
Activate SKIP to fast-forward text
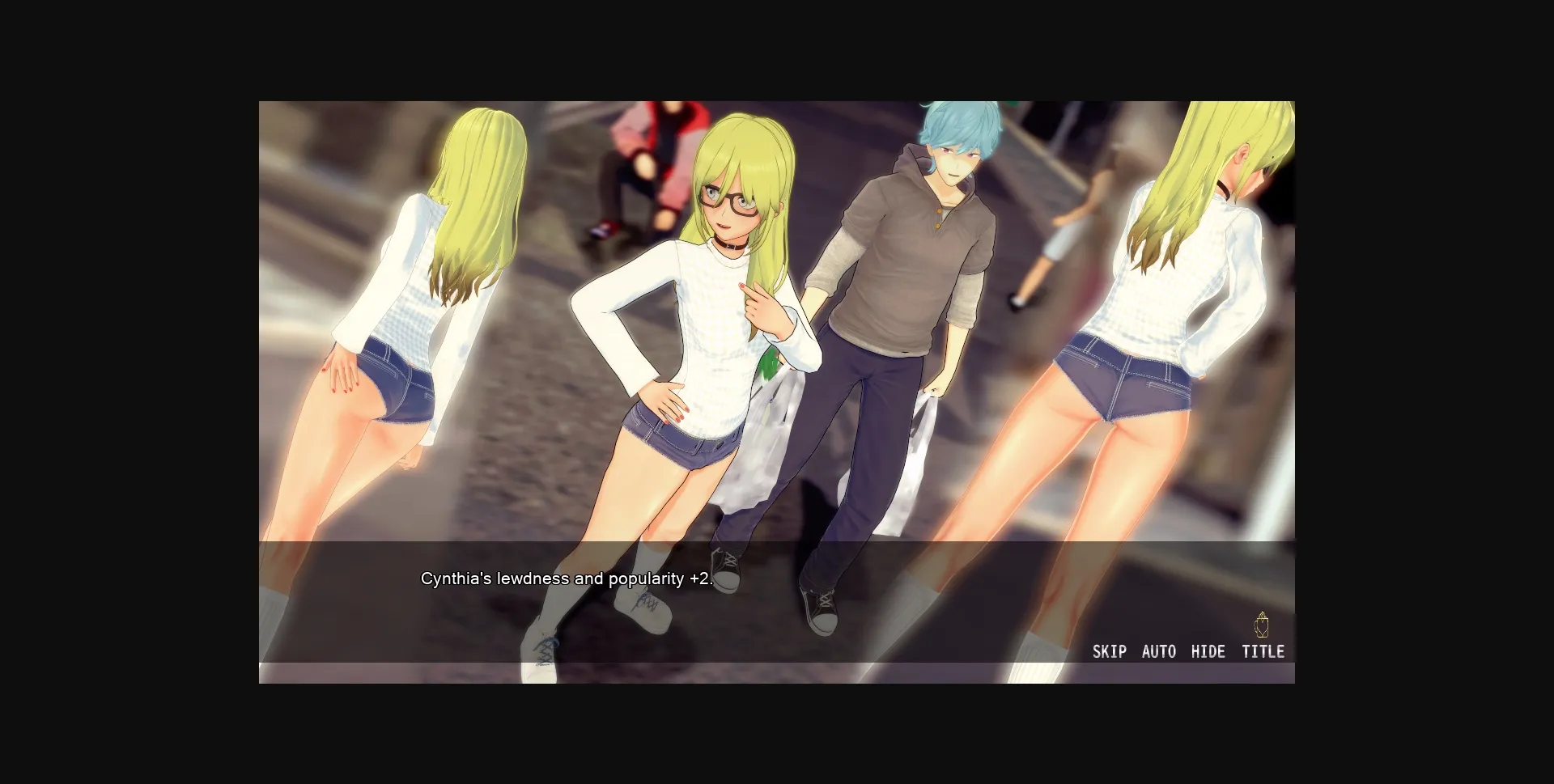1110,651
